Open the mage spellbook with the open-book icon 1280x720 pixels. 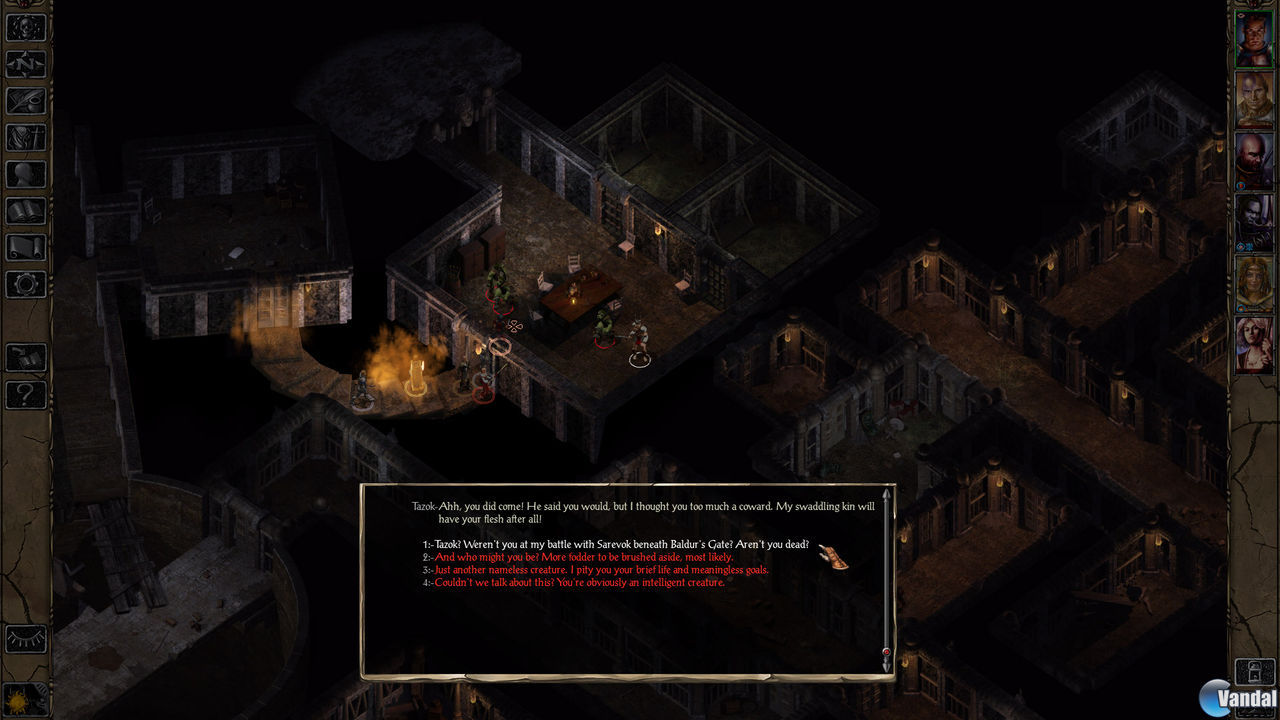tap(26, 211)
